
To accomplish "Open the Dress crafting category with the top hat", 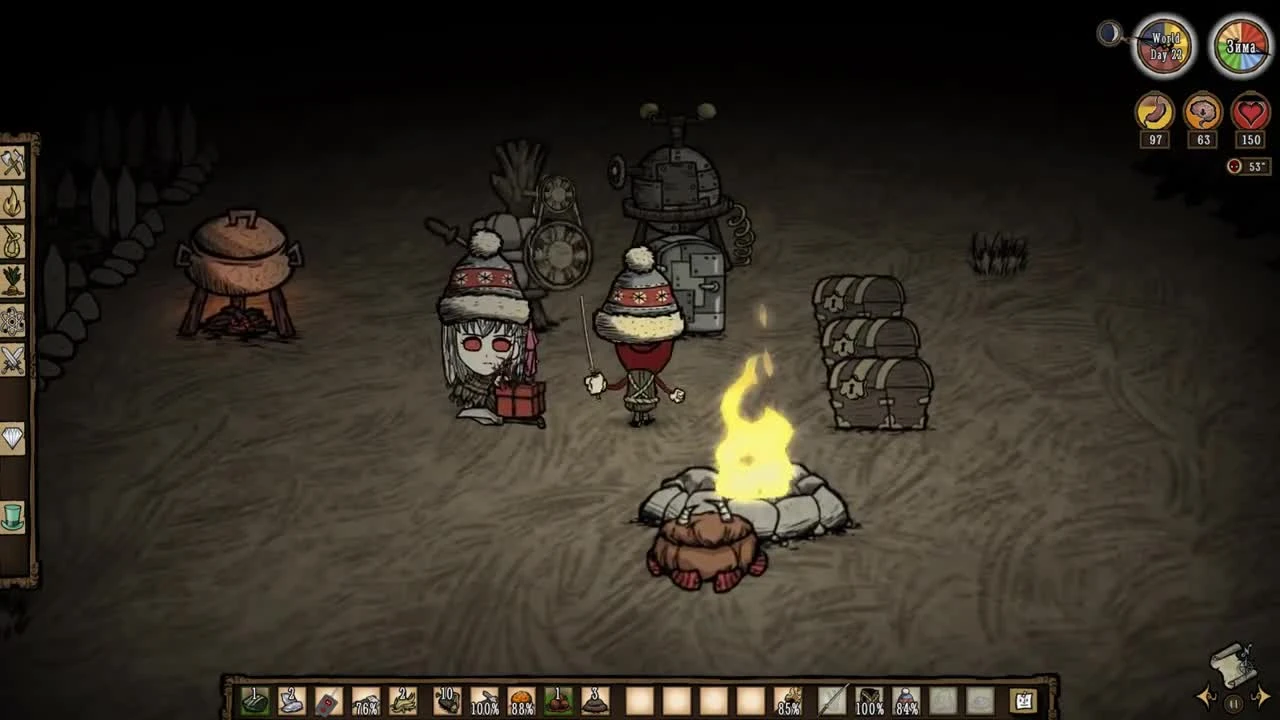I will click(x=15, y=518).
